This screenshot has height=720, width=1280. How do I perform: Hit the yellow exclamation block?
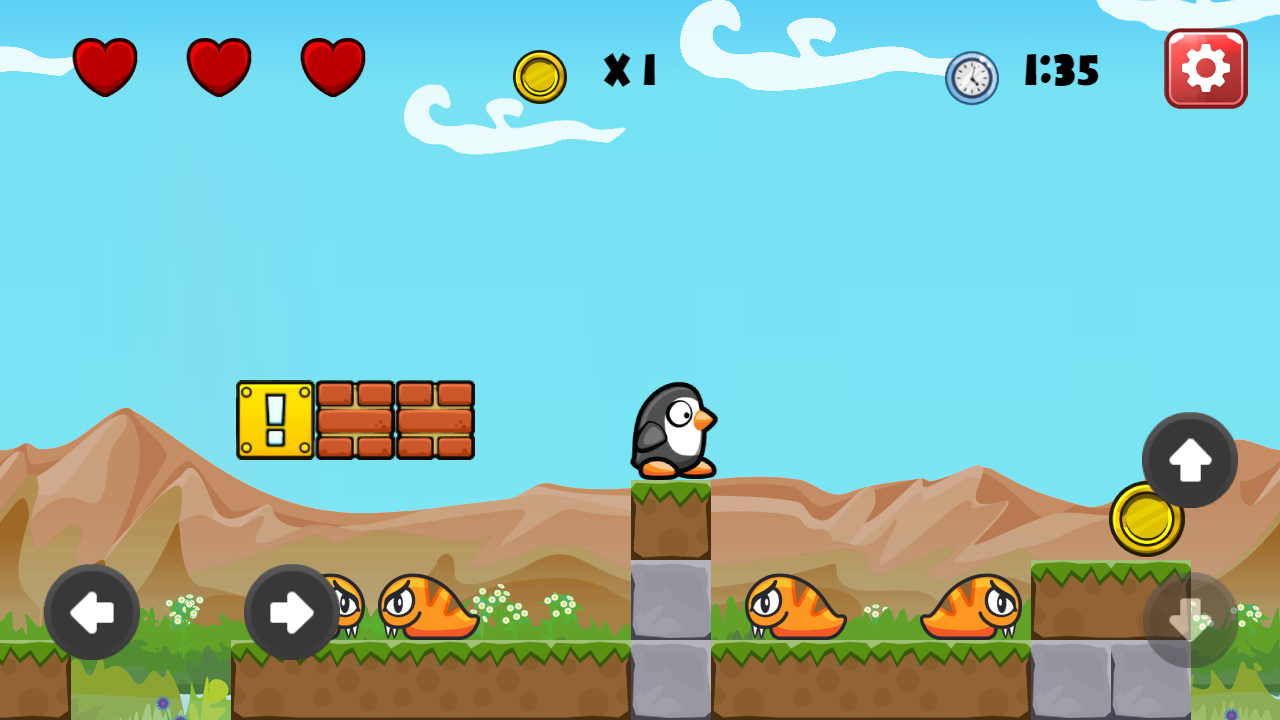(277, 420)
